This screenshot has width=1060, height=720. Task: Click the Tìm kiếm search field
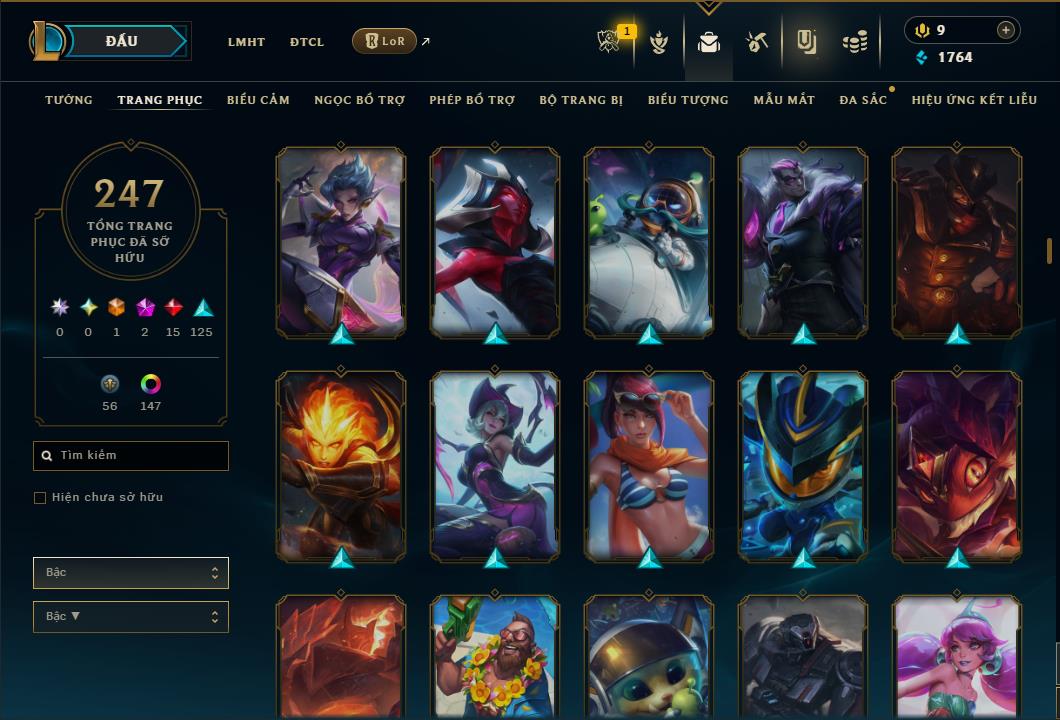click(131, 456)
